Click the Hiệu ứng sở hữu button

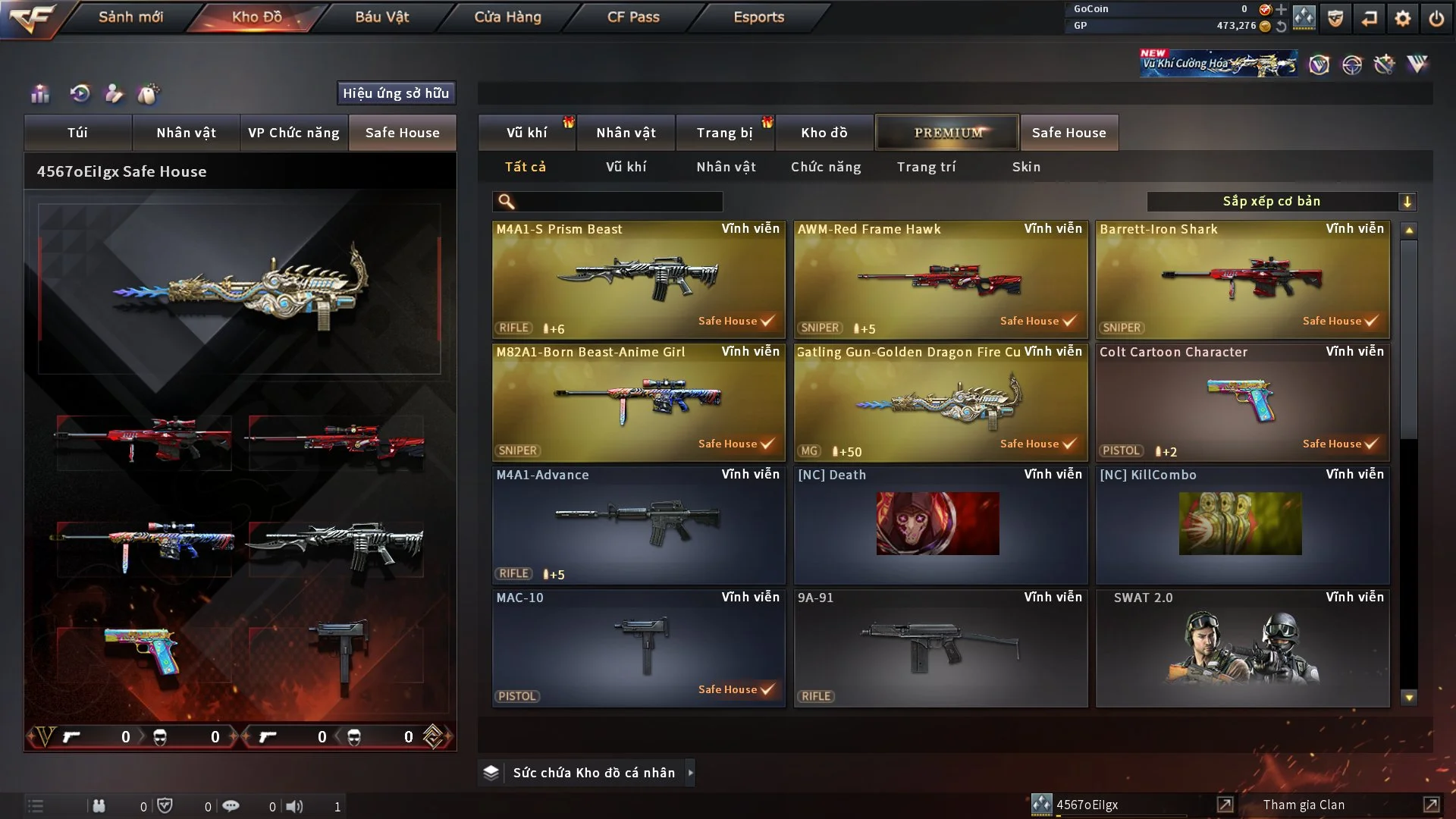tap(396, 93)
